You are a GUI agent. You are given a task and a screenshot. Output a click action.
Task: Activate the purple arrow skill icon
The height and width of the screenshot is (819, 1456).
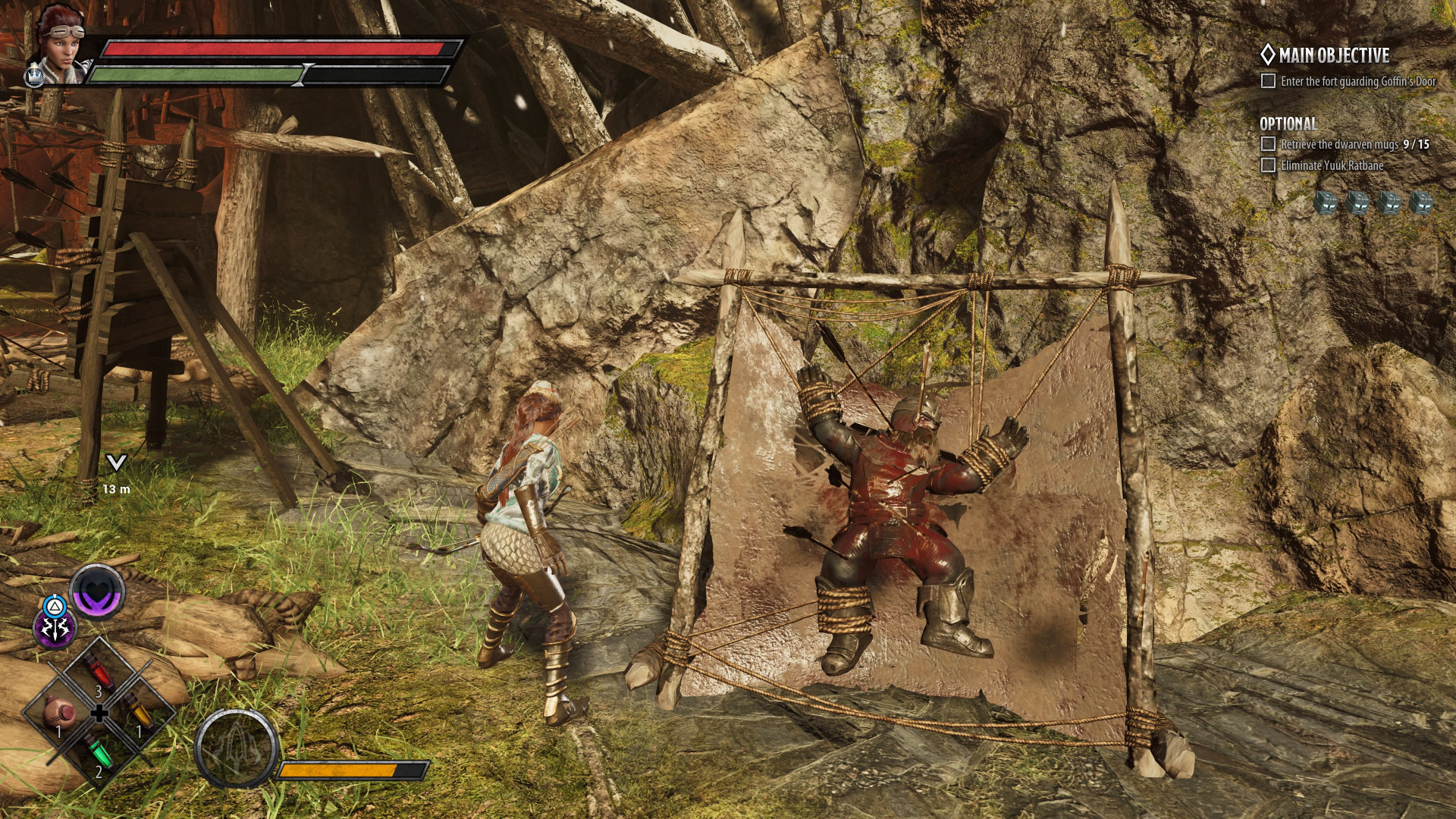pyautogui.click(x=55, y=629)
